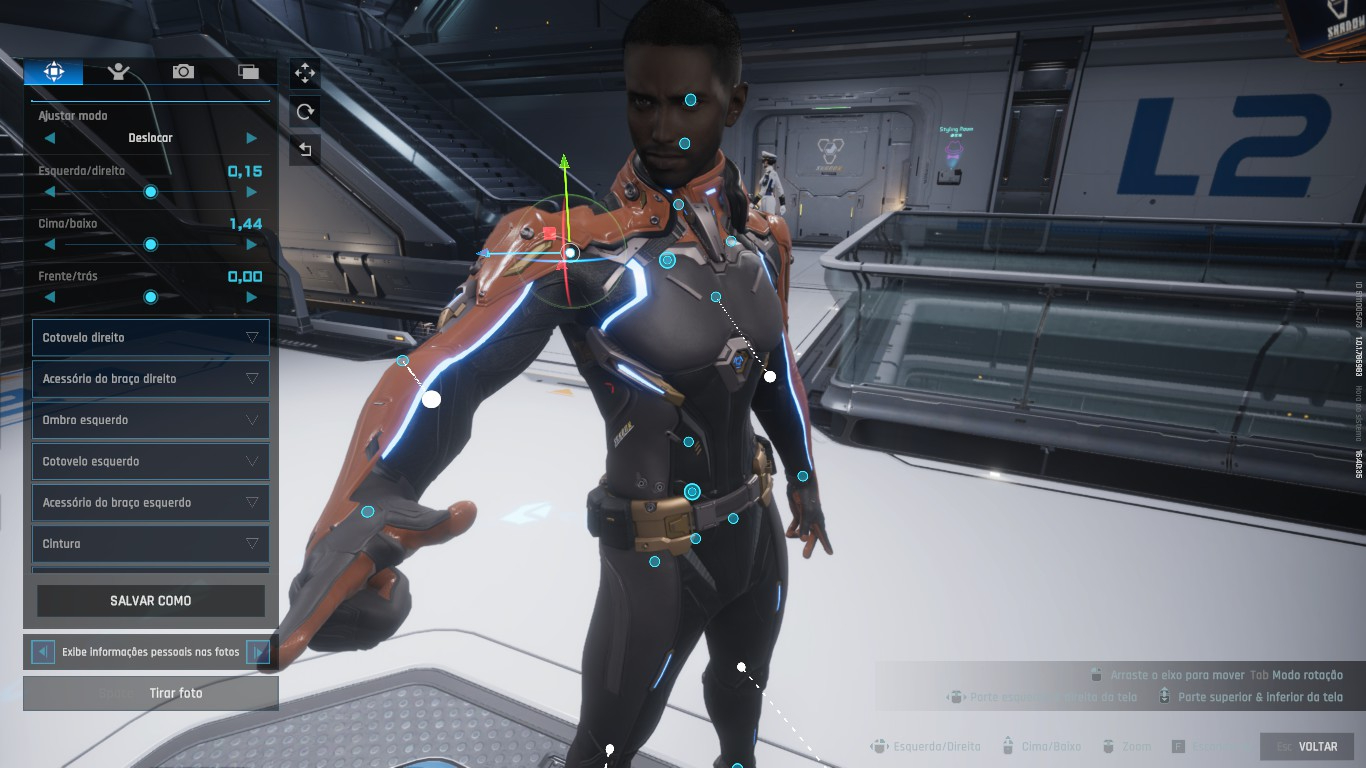Expand the Cintura section
Screen dimensions: 1366x768
pyautogui.click(x=150, y=544)
